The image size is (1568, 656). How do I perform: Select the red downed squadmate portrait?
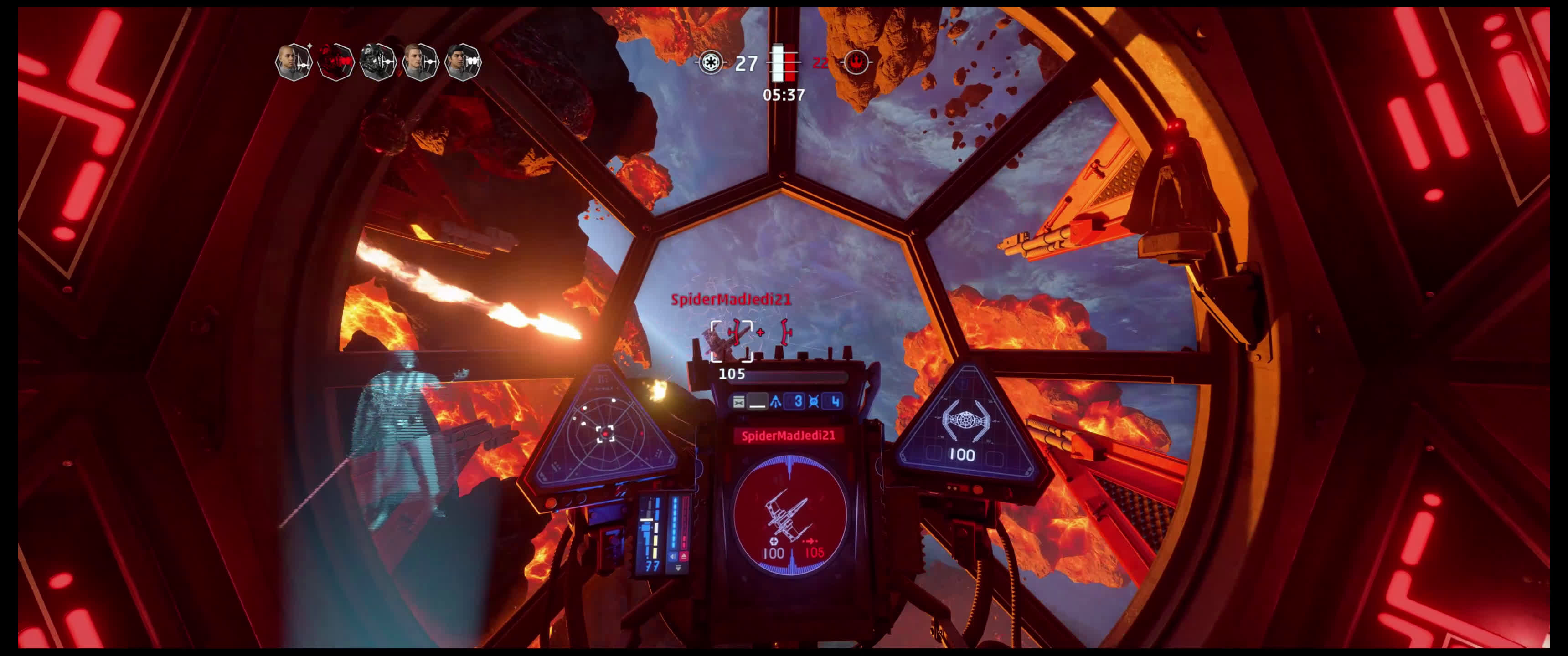pyautogui.click(x=335, y=61)
